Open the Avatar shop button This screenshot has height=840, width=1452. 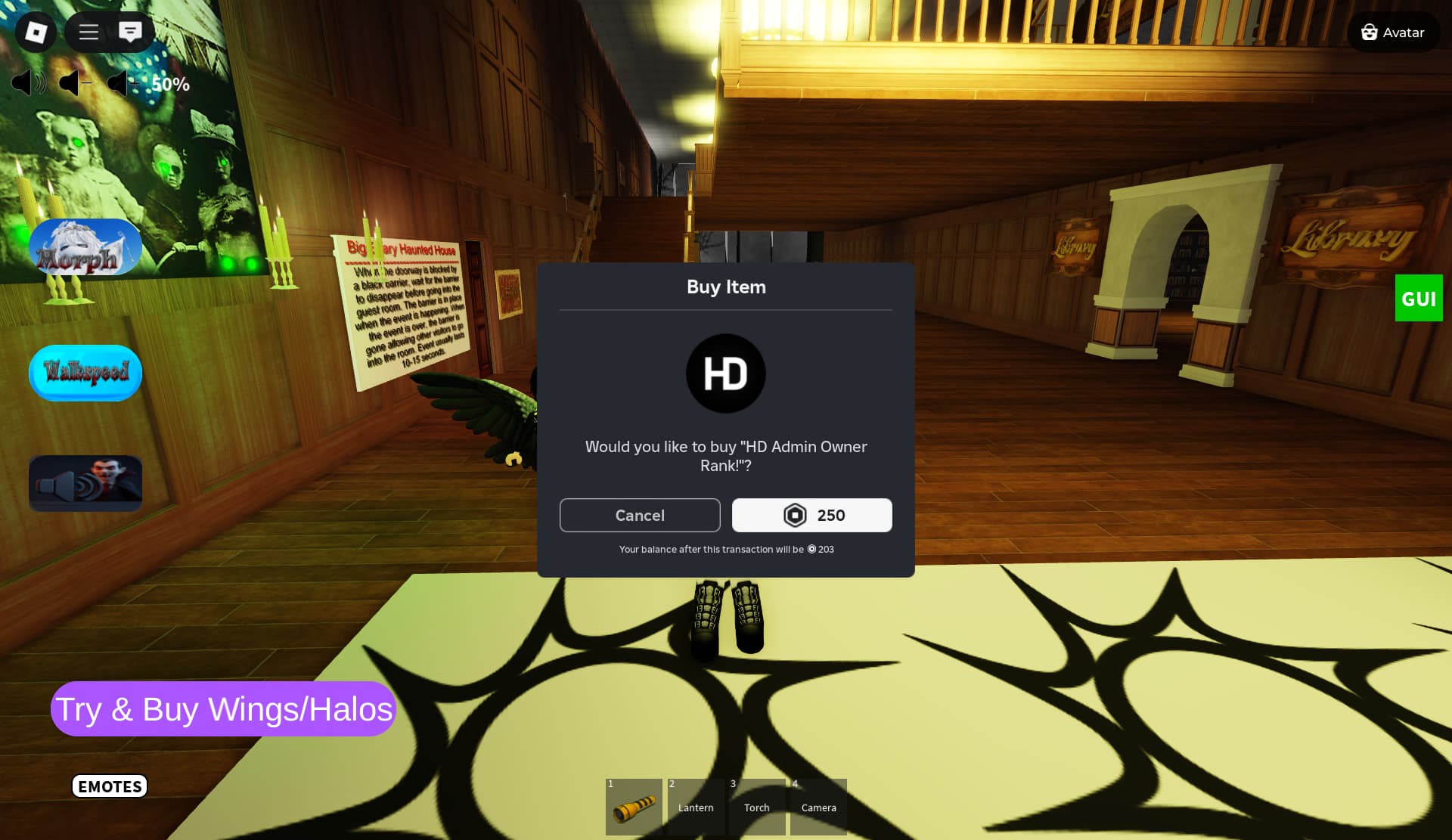[1393, 33]
